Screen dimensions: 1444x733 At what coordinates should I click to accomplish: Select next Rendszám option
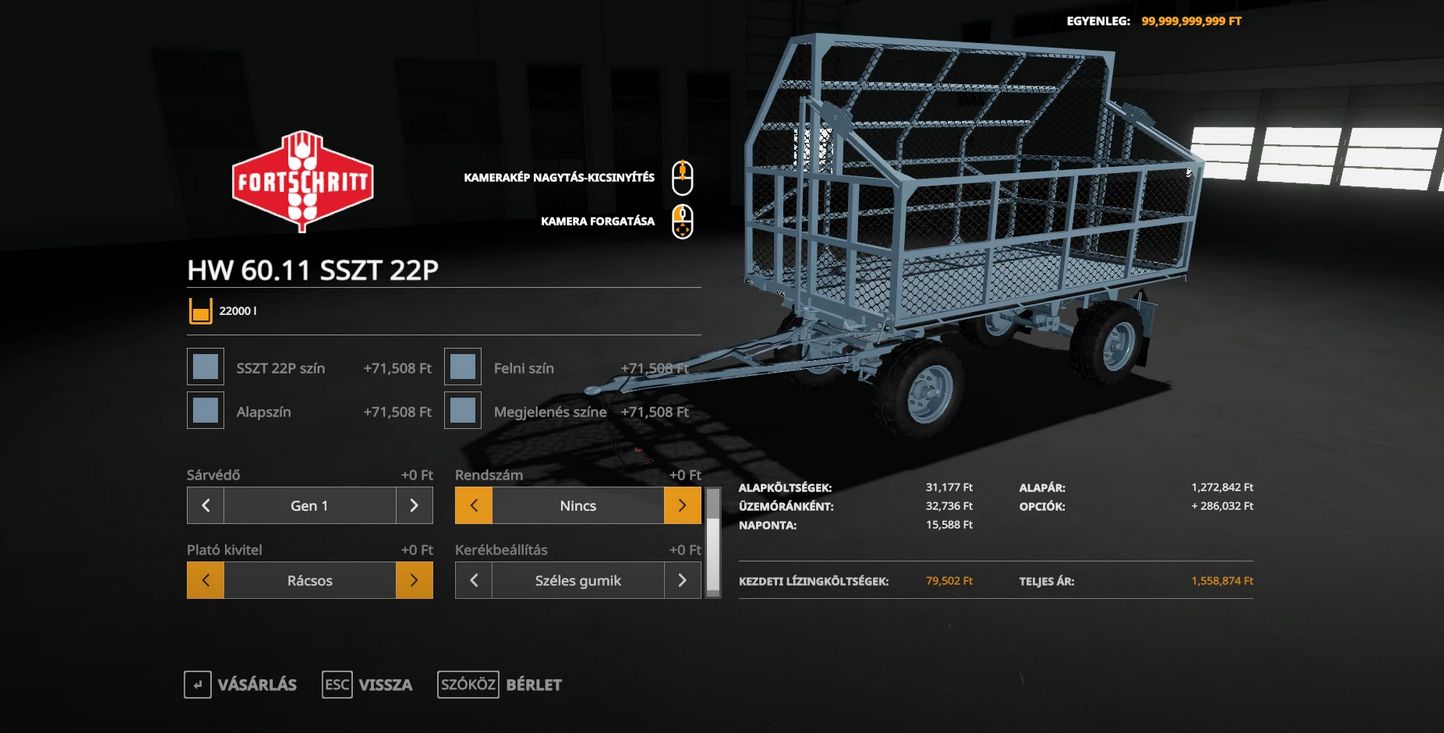[x=682, y=506]
